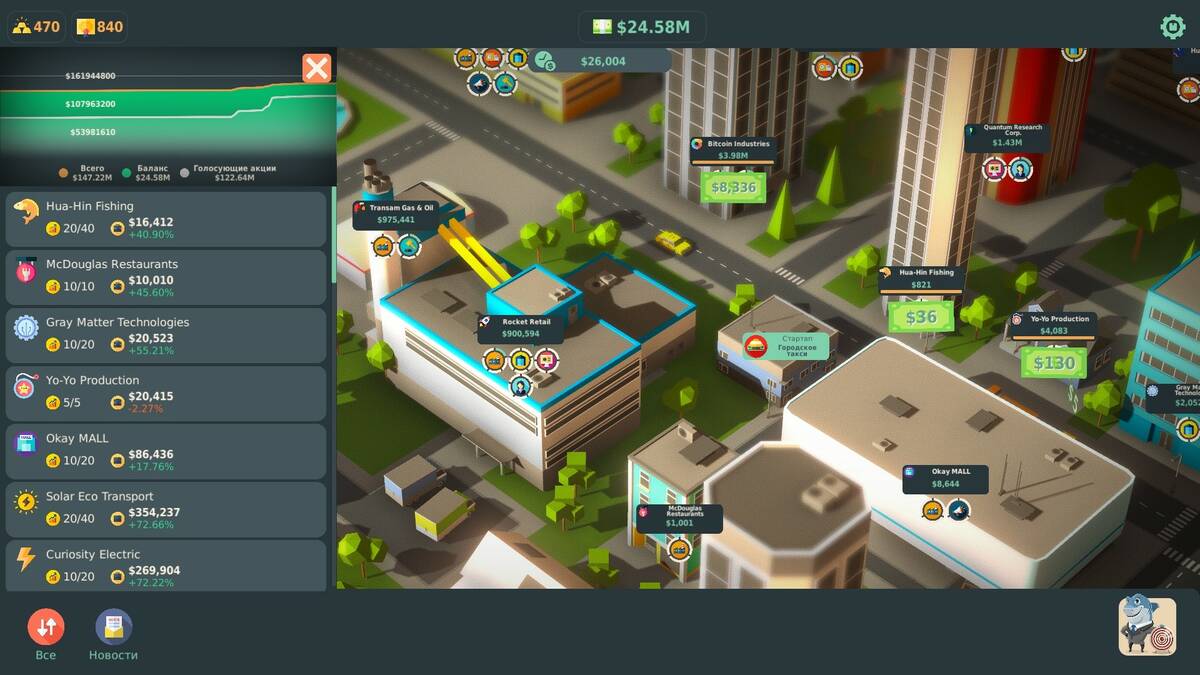The width and height of the screenshot is (1200, 675).
Task: Select the Rocket Retail building label
Action: click(520, 328)
